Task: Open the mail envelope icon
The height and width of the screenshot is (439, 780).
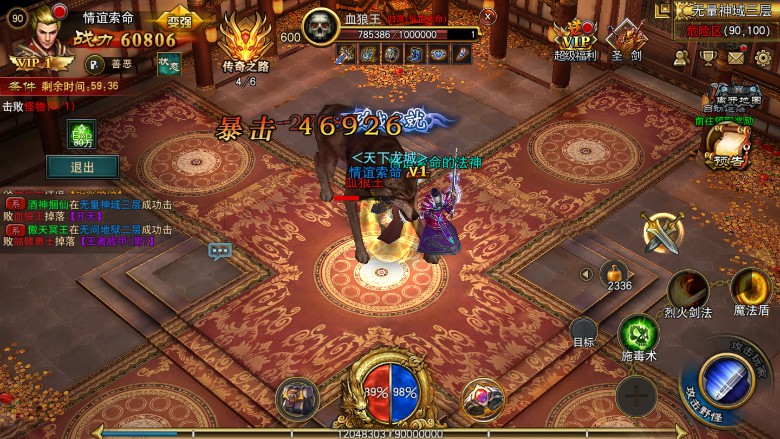Action: [x=736, y=57]
